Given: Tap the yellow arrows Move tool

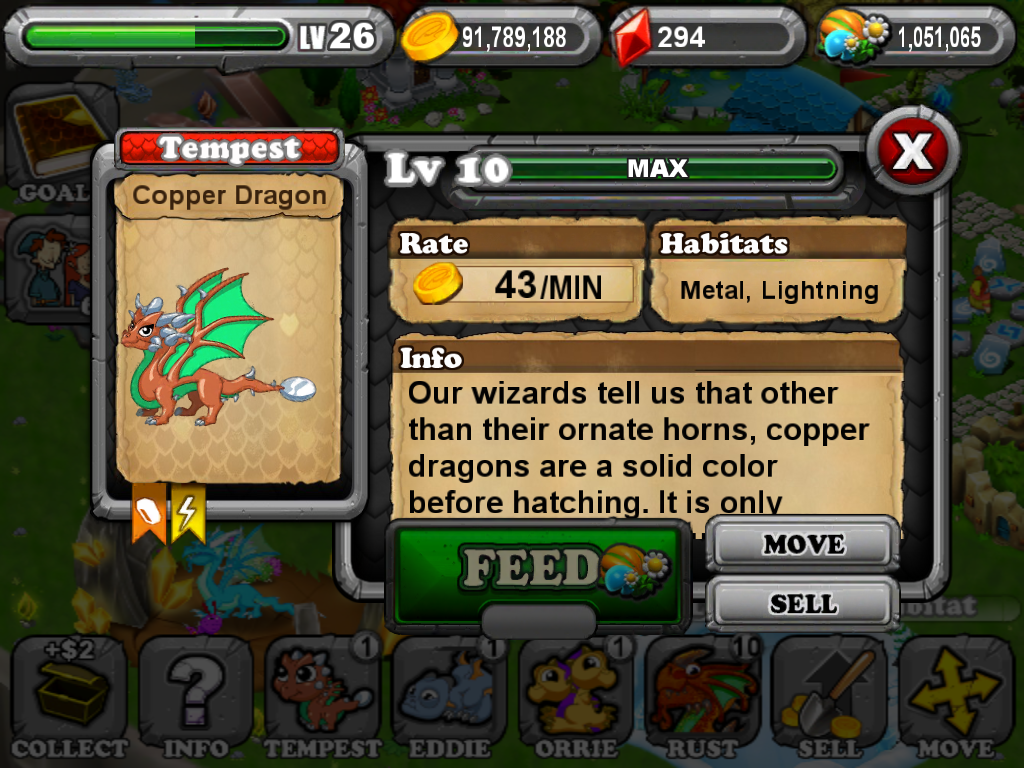Looking at the screenshot, I should (955, 695).
